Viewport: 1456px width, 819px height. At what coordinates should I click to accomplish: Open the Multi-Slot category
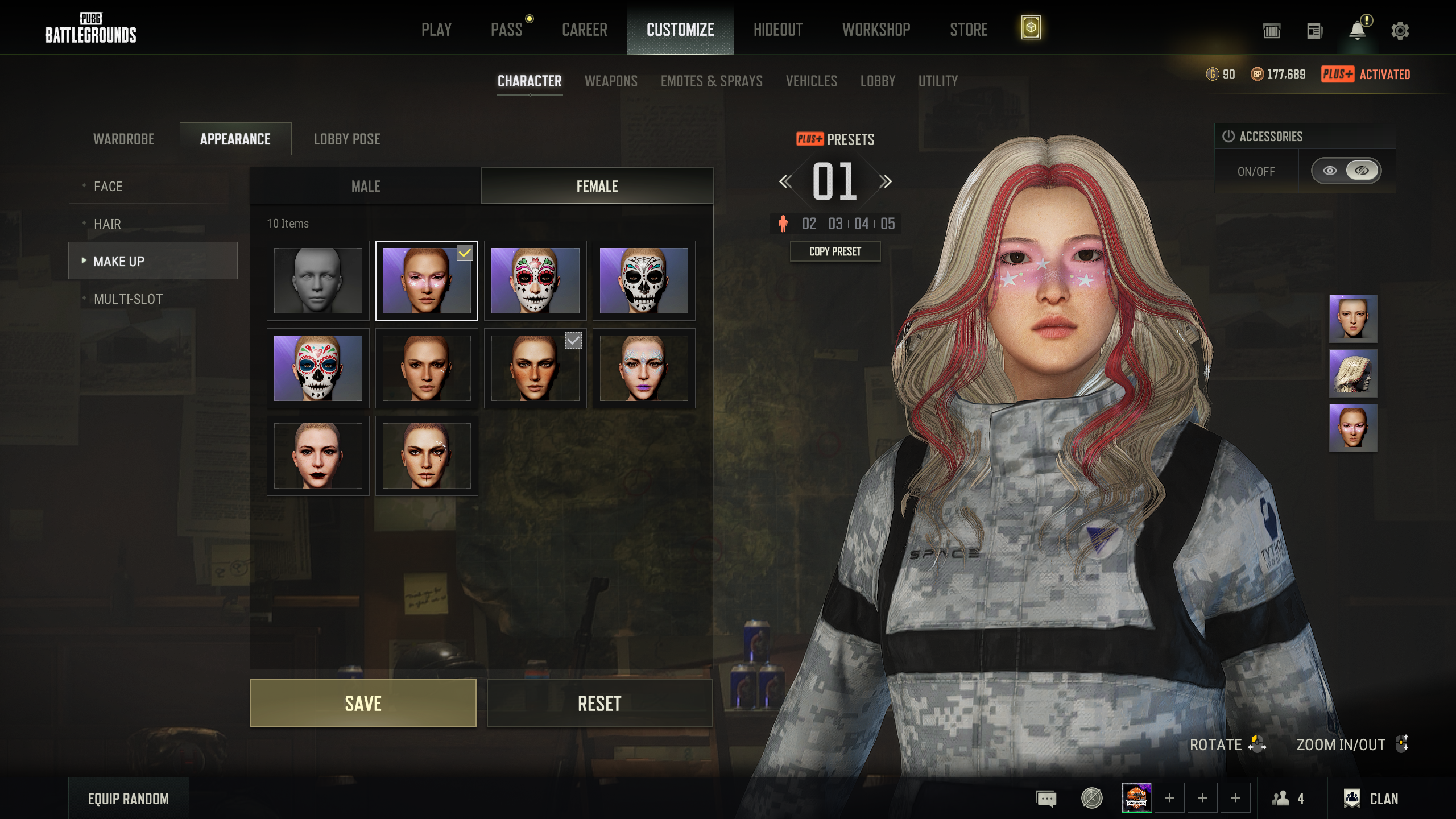[128, 299]
